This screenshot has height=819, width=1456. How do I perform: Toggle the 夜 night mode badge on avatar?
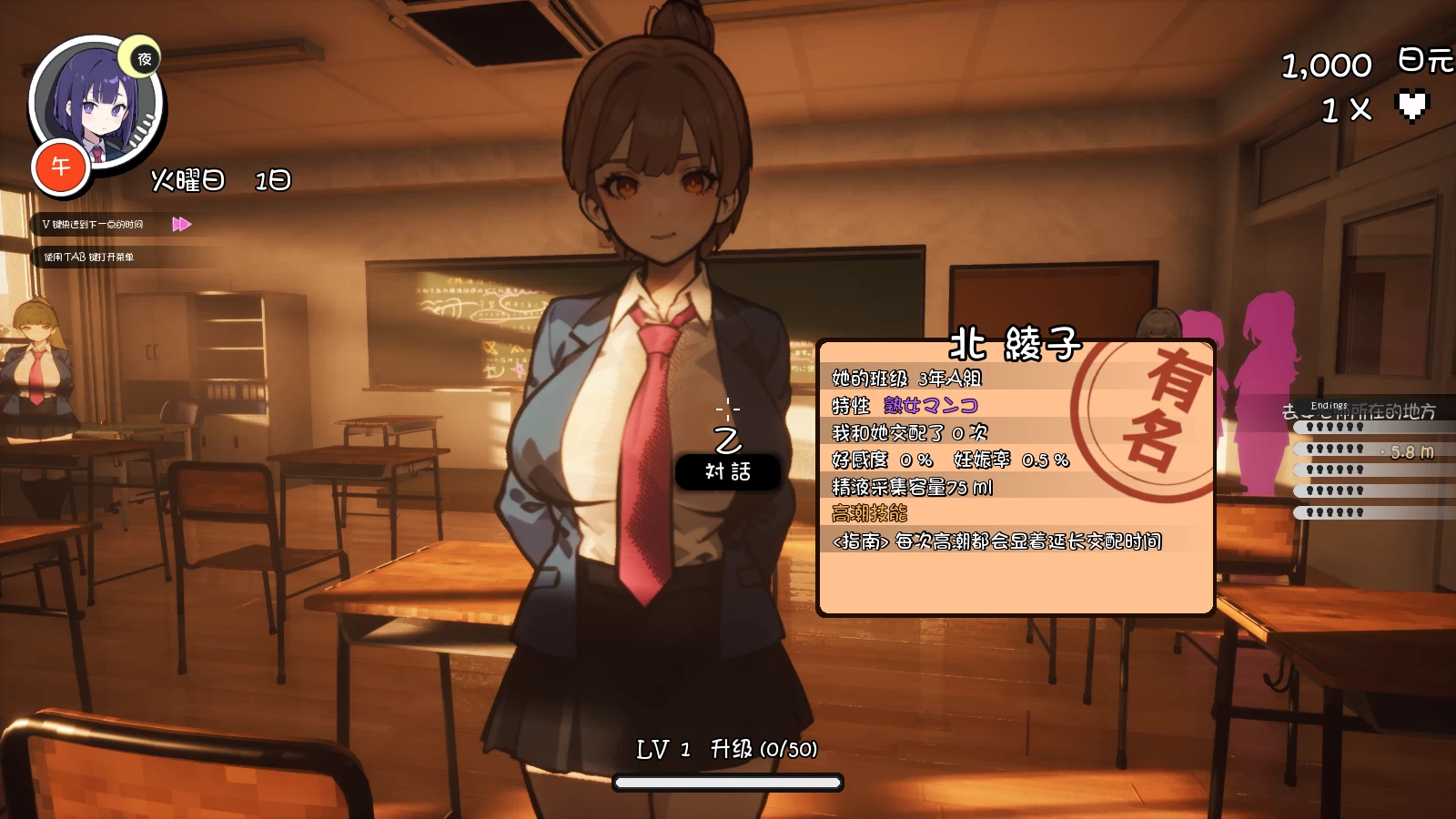[x=146, y=61]
